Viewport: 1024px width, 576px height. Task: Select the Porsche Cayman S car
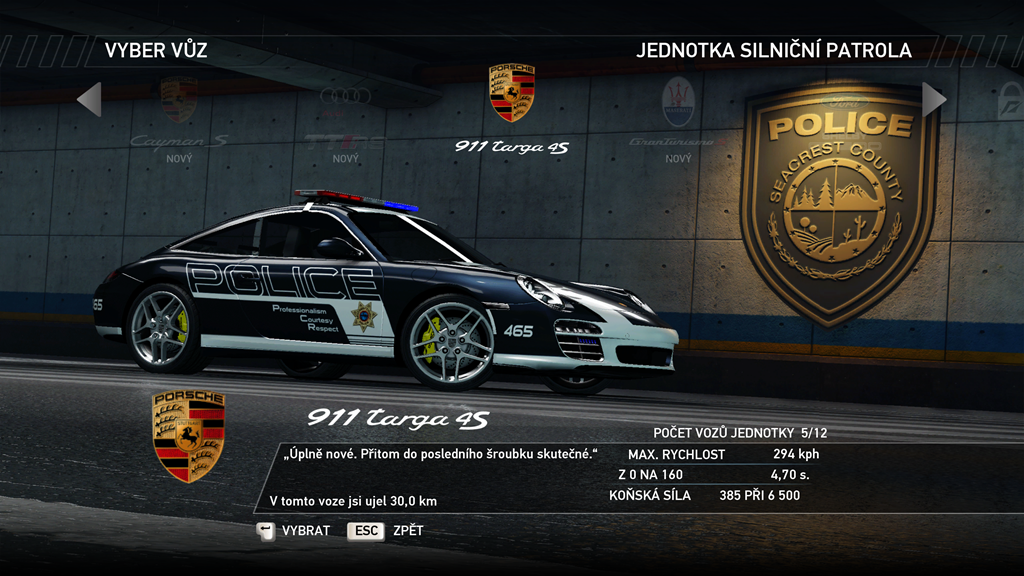(179, 120)
